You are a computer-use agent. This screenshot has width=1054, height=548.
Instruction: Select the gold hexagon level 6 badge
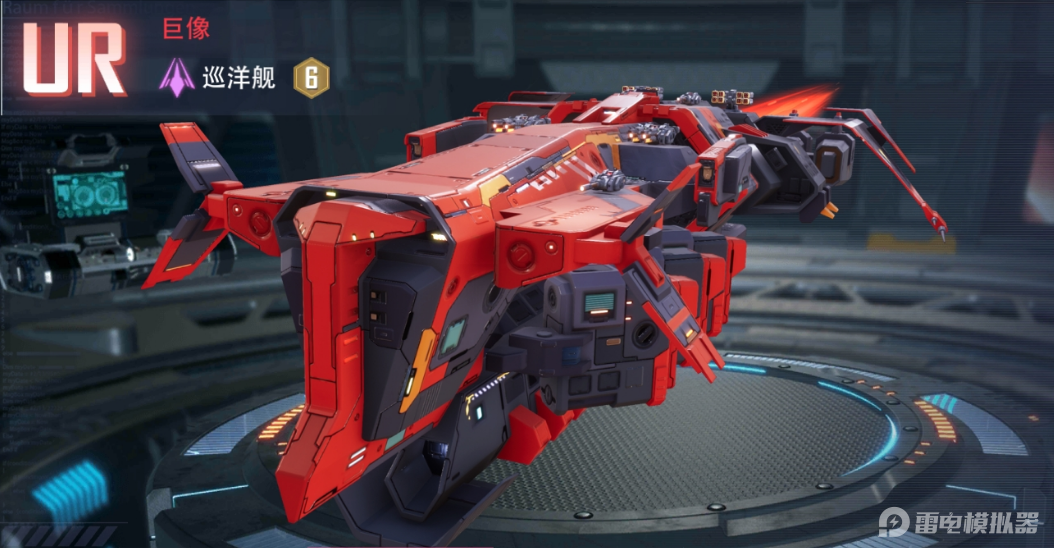click(311, 78)
